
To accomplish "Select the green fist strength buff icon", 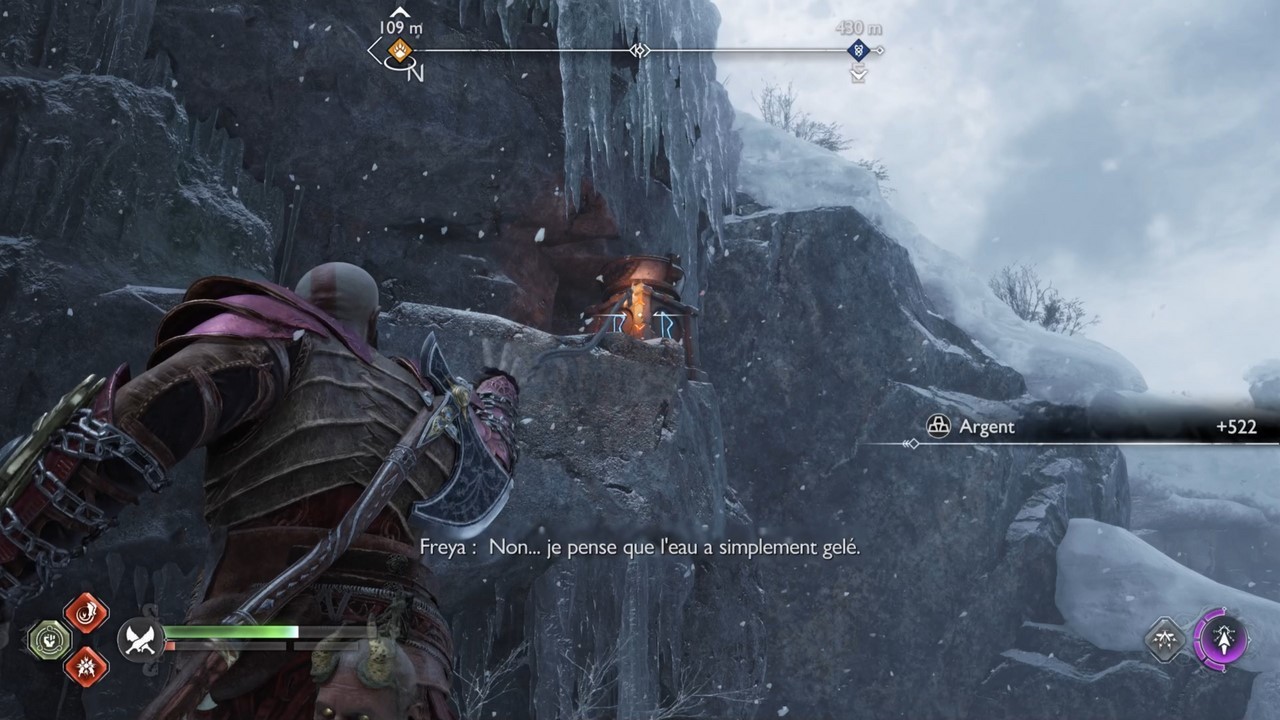I will (x=50, y=638).
